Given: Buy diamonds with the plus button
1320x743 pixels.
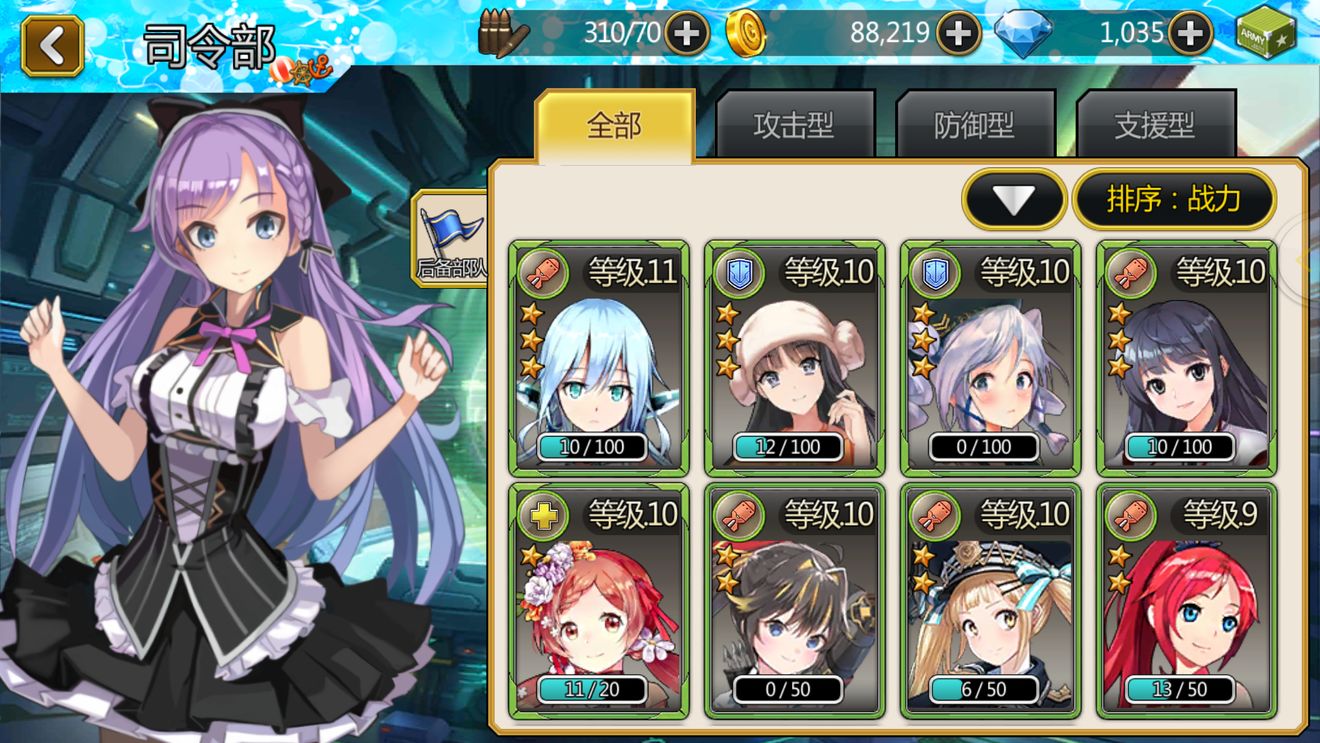Looking at the screenshot, I should tap(1190, 34).
